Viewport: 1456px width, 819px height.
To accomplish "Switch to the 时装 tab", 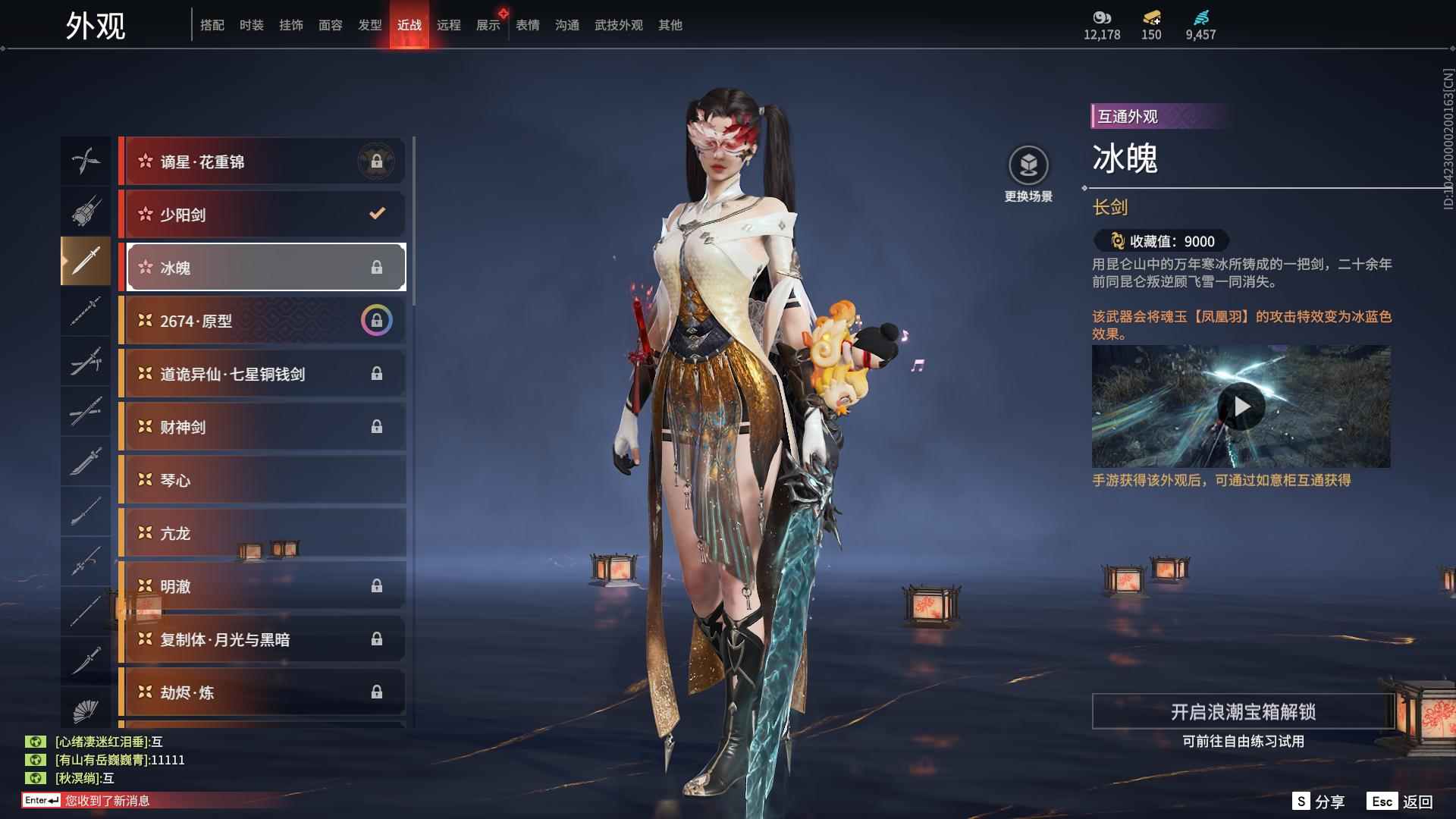I will pyautogui.click(x=251, y=26).
